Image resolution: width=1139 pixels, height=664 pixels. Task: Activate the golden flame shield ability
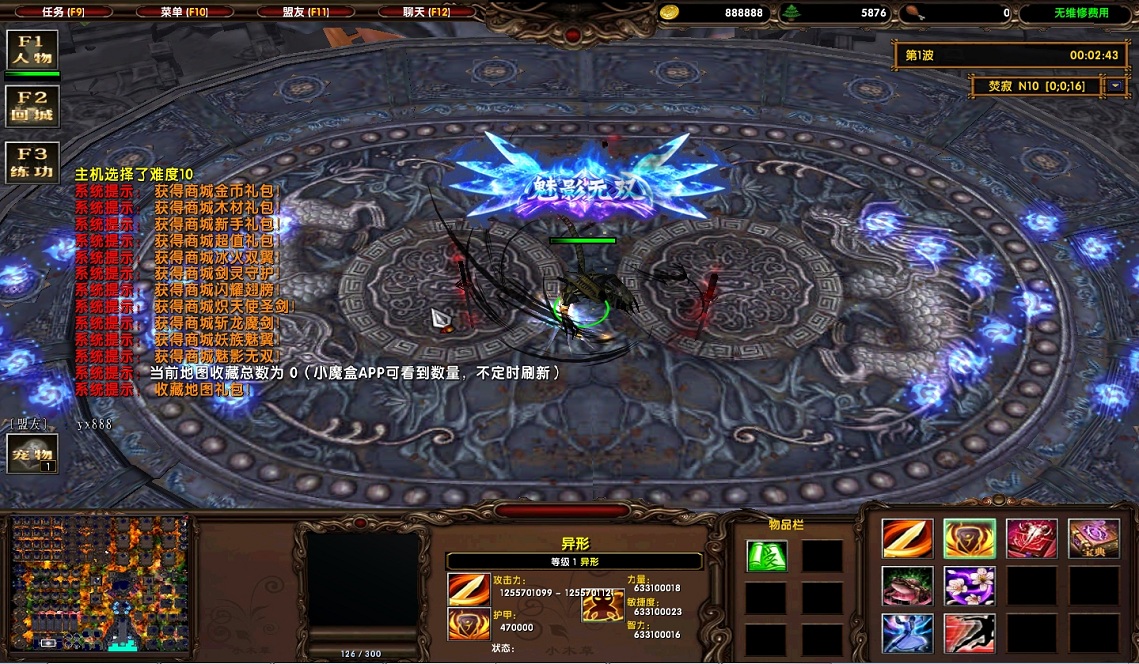pyautogui.click(x=969, y=539)
